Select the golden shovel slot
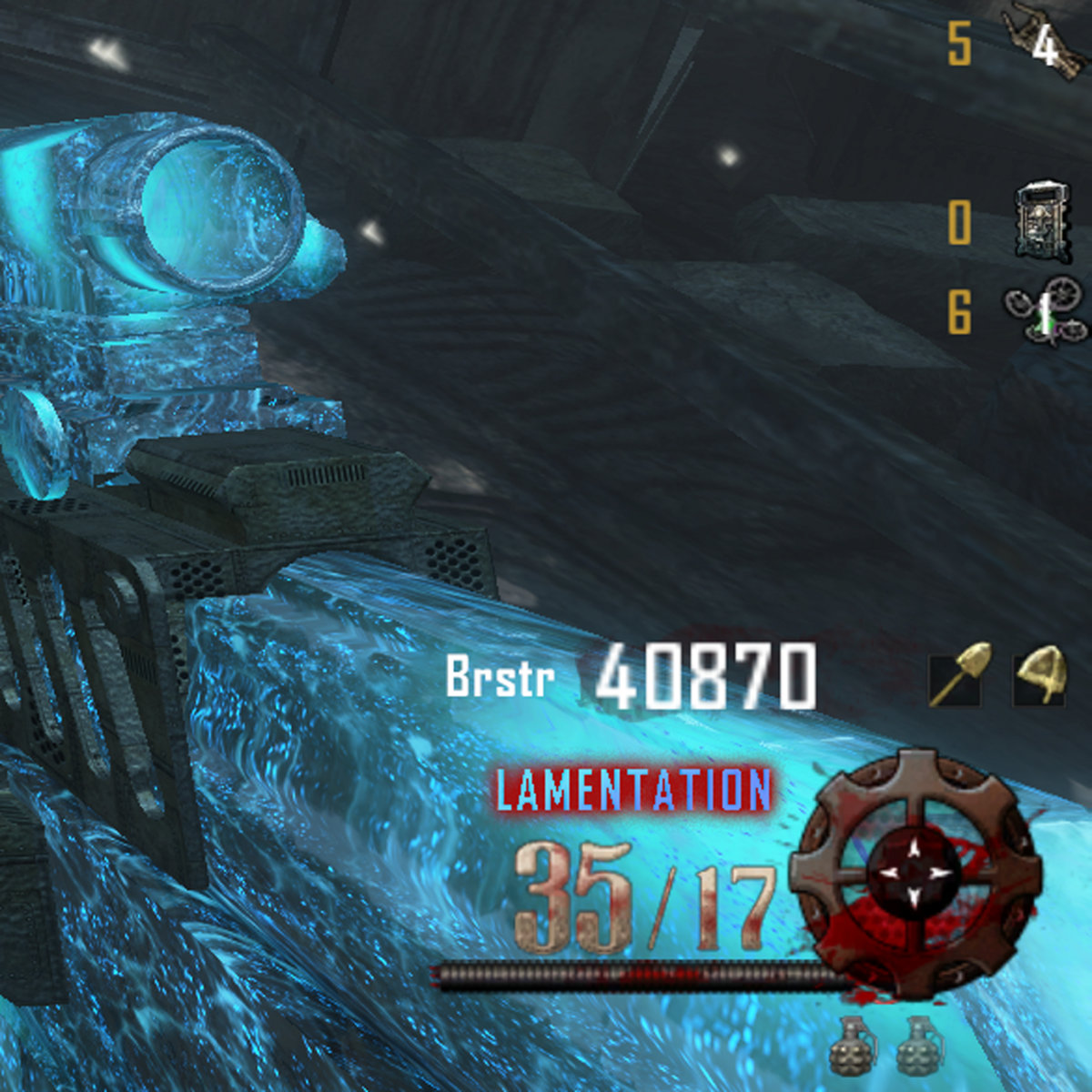The height and width of the screenshot is (1092, 1092). click(x=954, y=674)
